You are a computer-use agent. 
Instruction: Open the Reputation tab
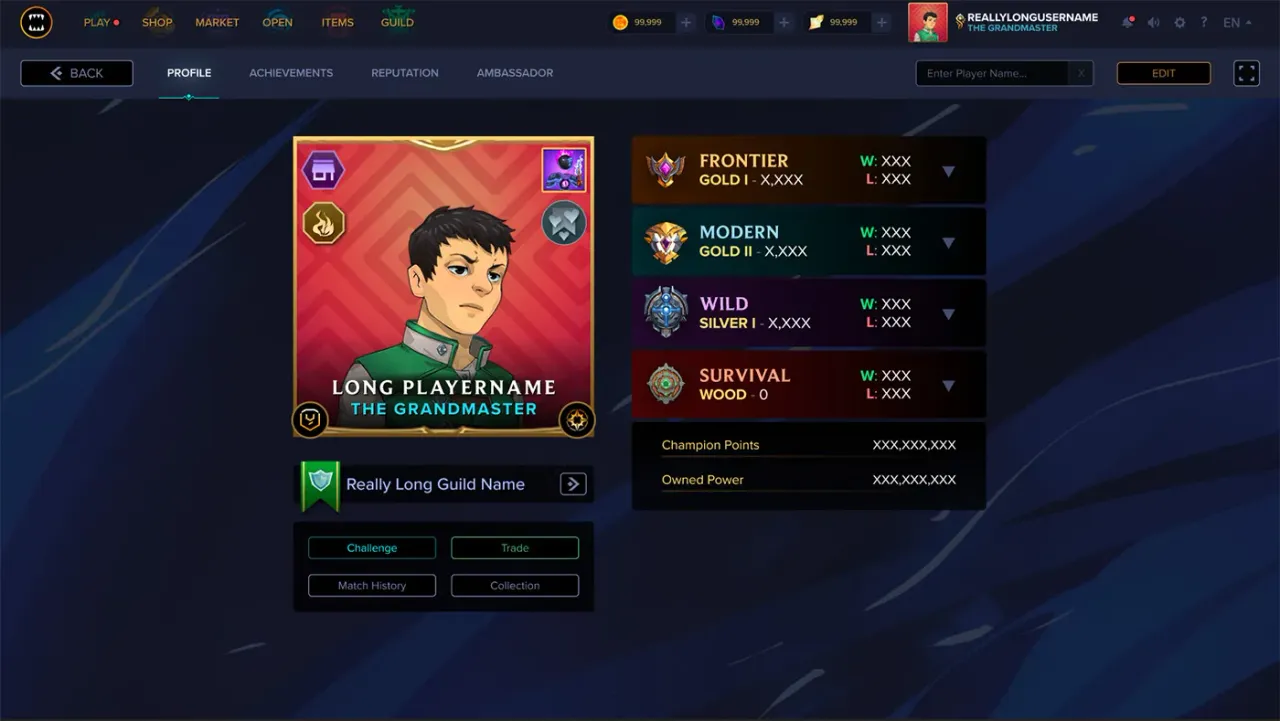pos(404,73)
